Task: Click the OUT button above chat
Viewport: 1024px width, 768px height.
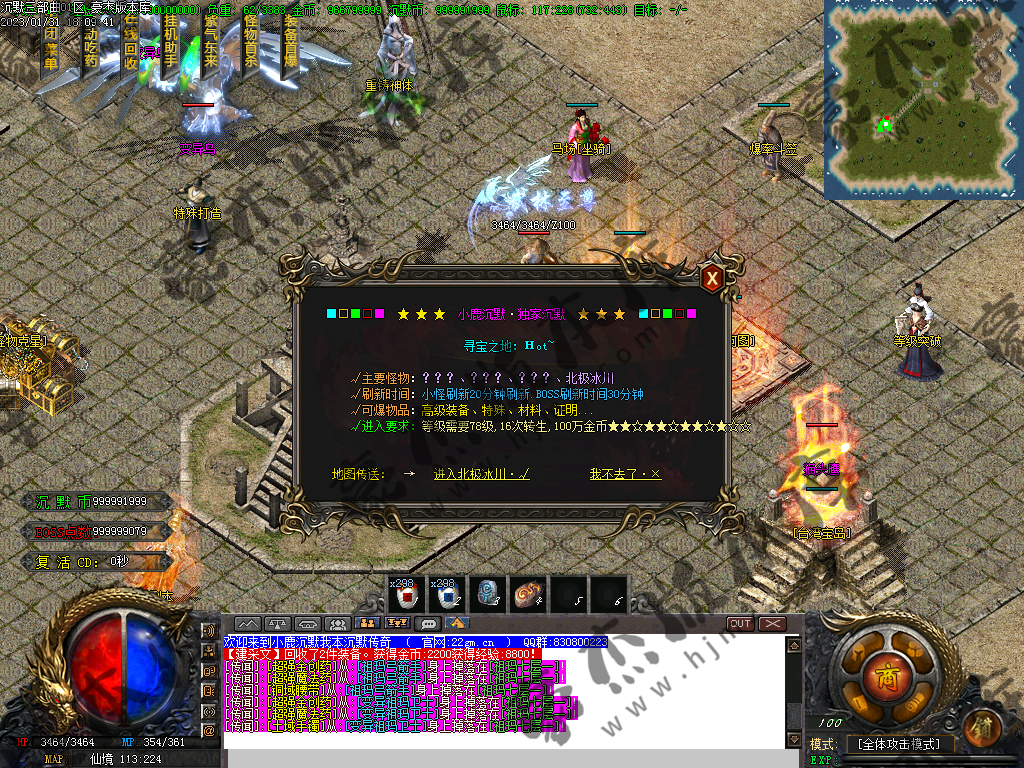Action: (x=740, y=623)
